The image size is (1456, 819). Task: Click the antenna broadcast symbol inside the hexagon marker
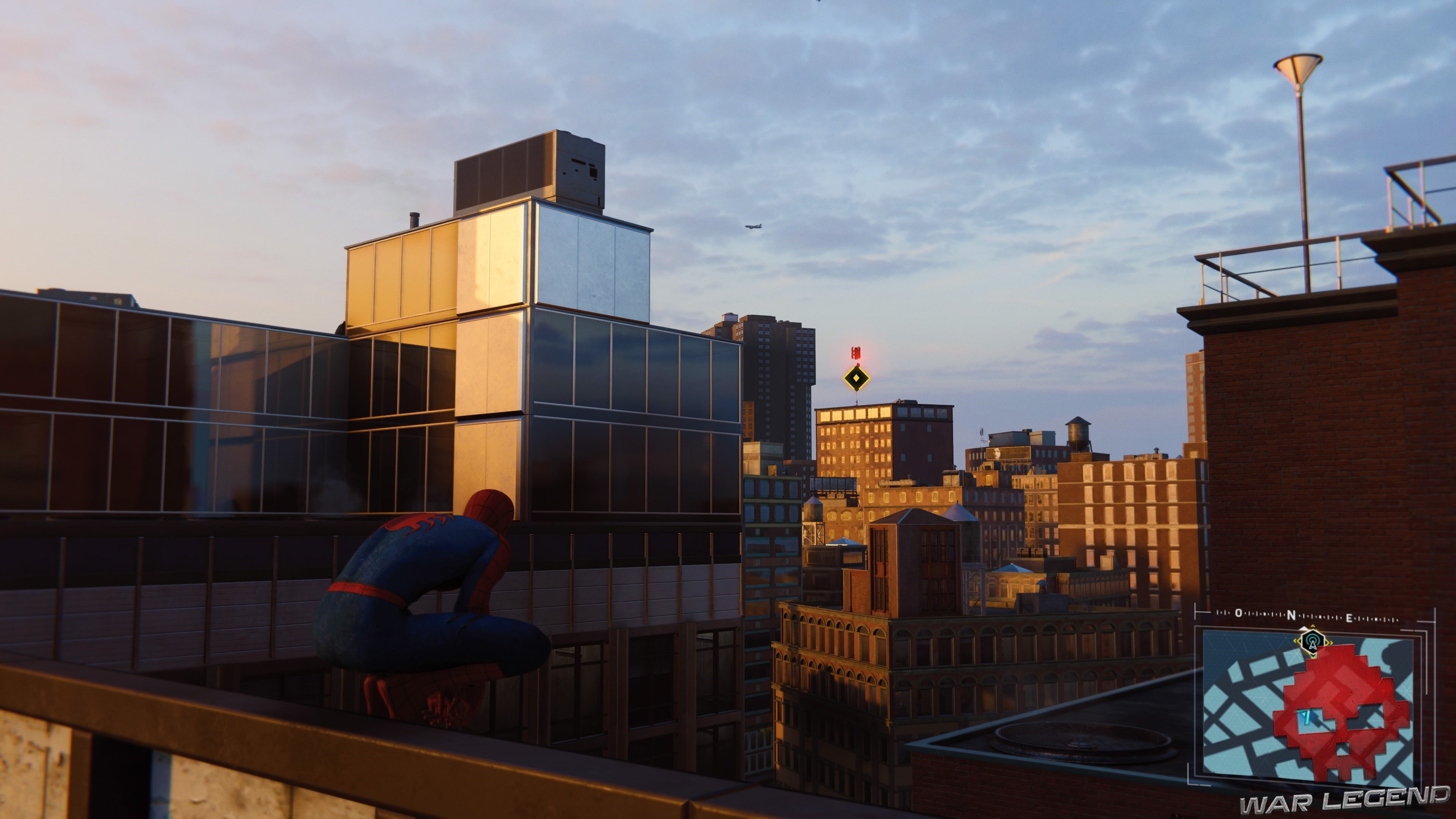[1312, 643]
